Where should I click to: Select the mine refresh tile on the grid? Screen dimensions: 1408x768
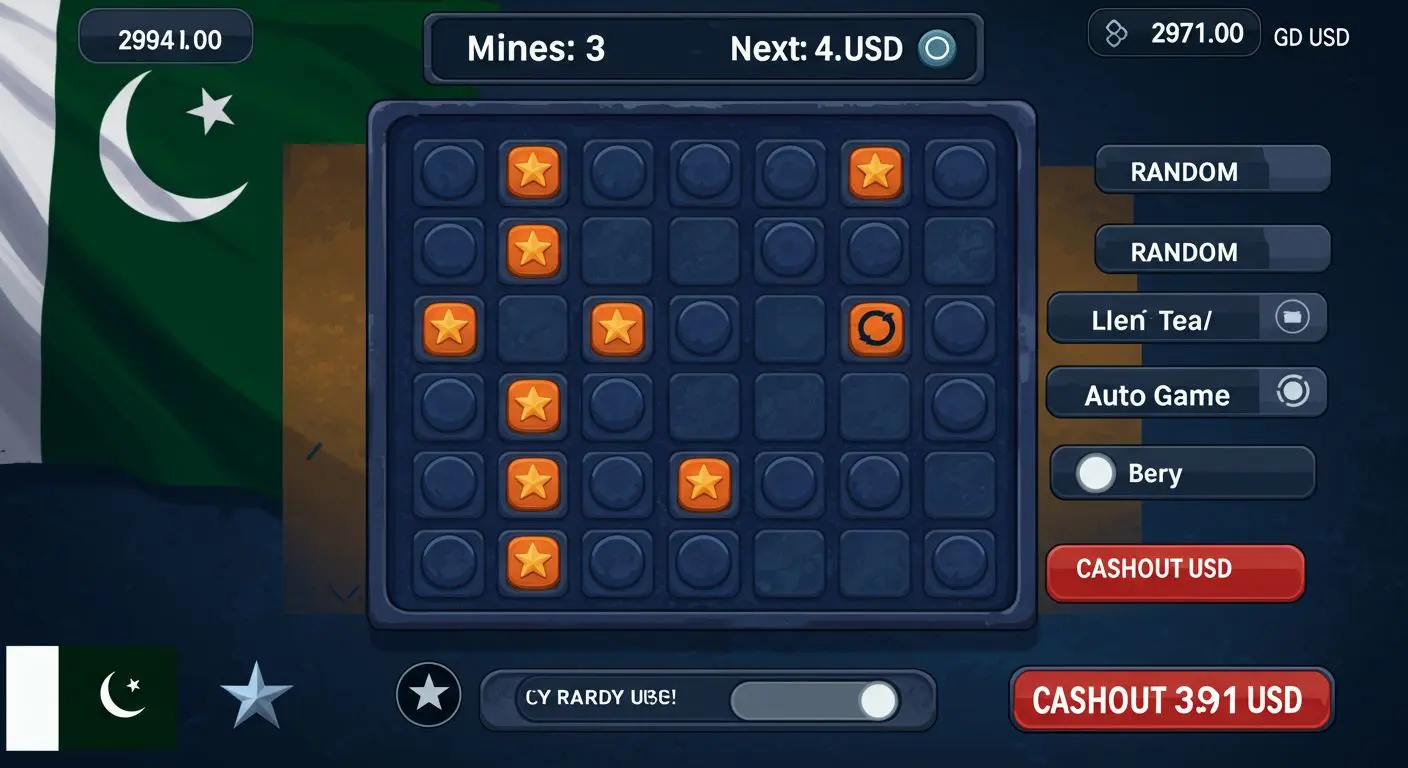coord(875,330)
